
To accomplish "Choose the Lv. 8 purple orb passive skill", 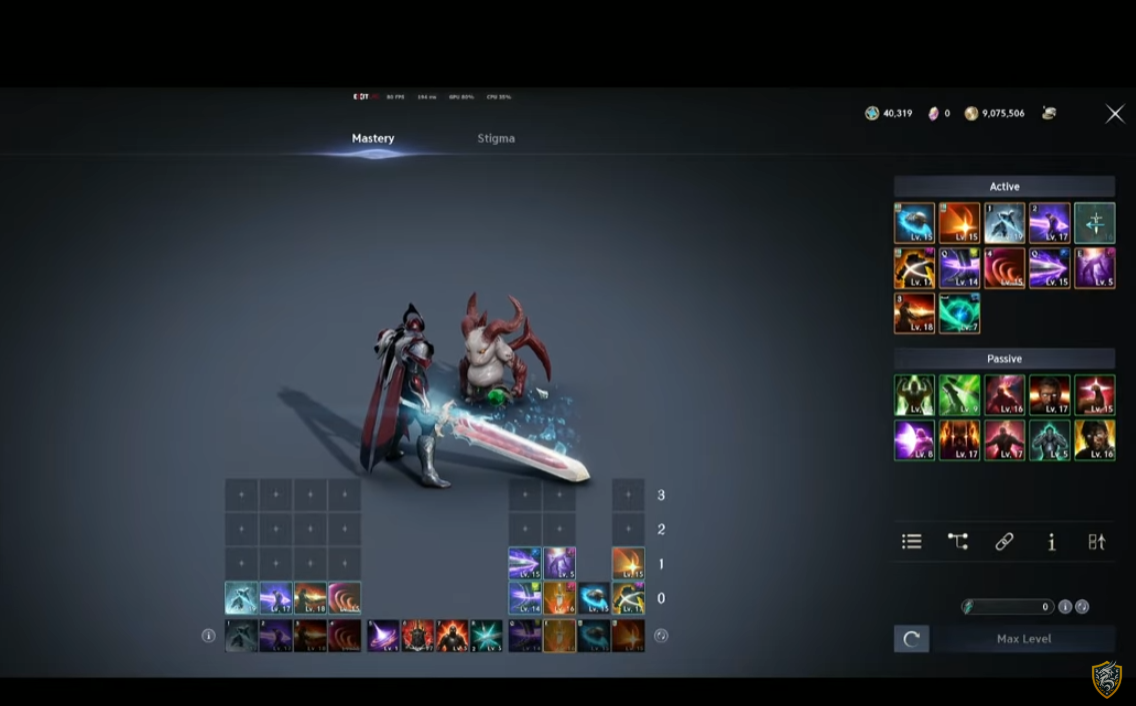I will pos(914,440).
